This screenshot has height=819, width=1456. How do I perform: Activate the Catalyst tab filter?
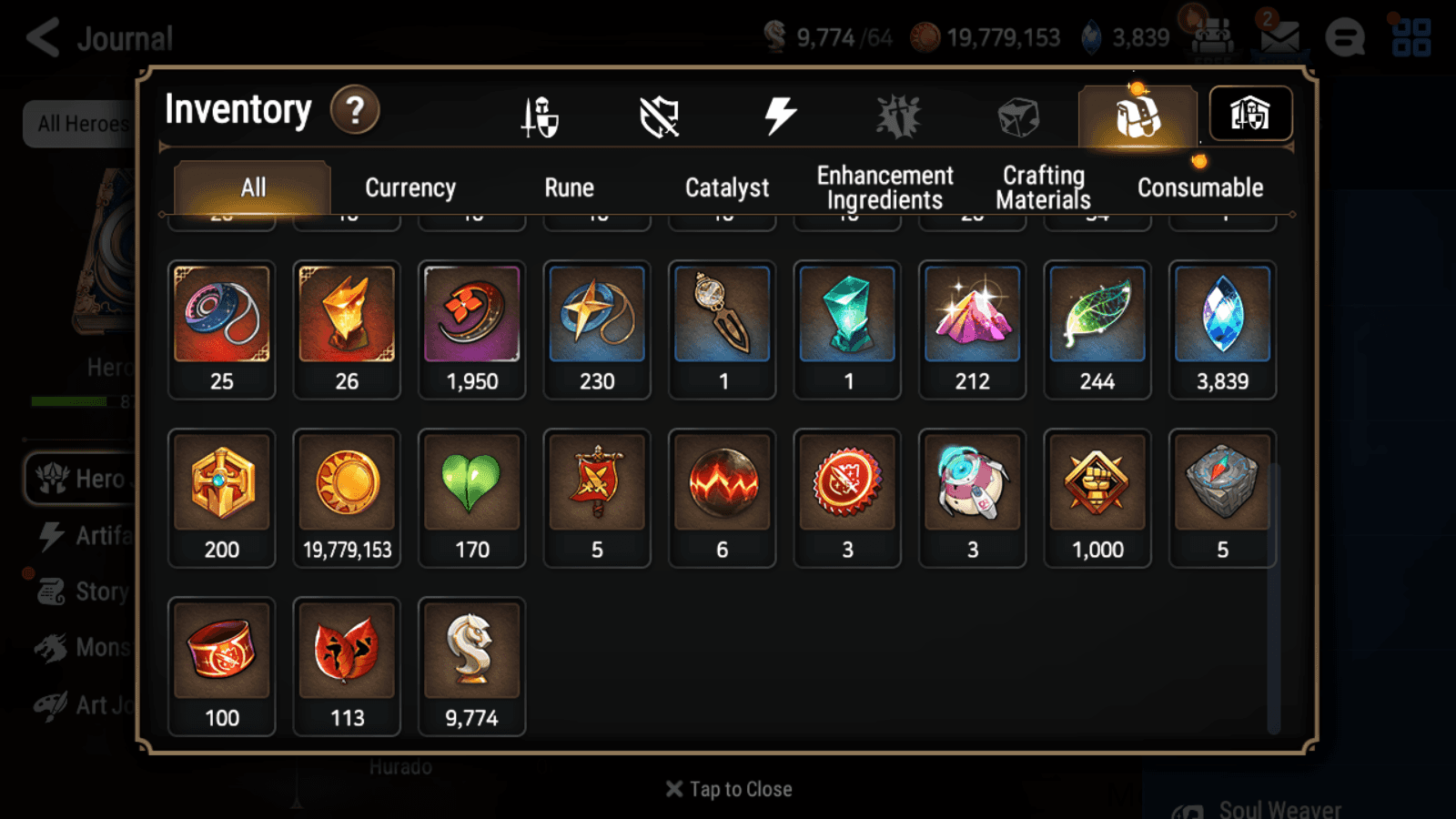727,188
